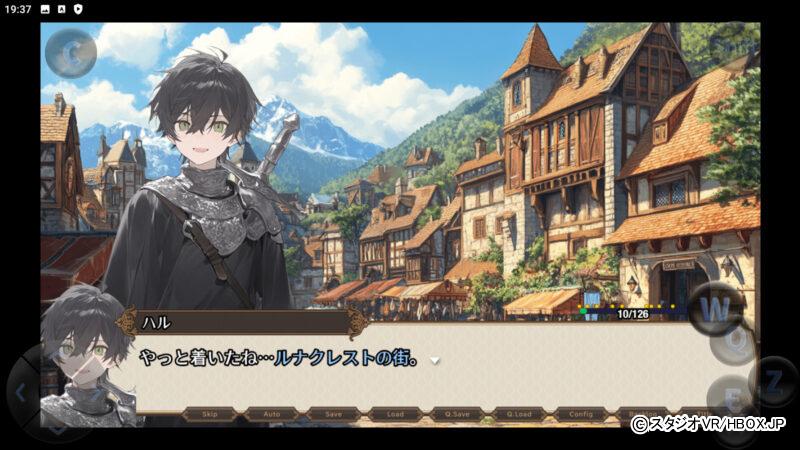This screenshot has height=450, width=800.
Task: Open the Config settings
Action: click(x=581, y=413)
